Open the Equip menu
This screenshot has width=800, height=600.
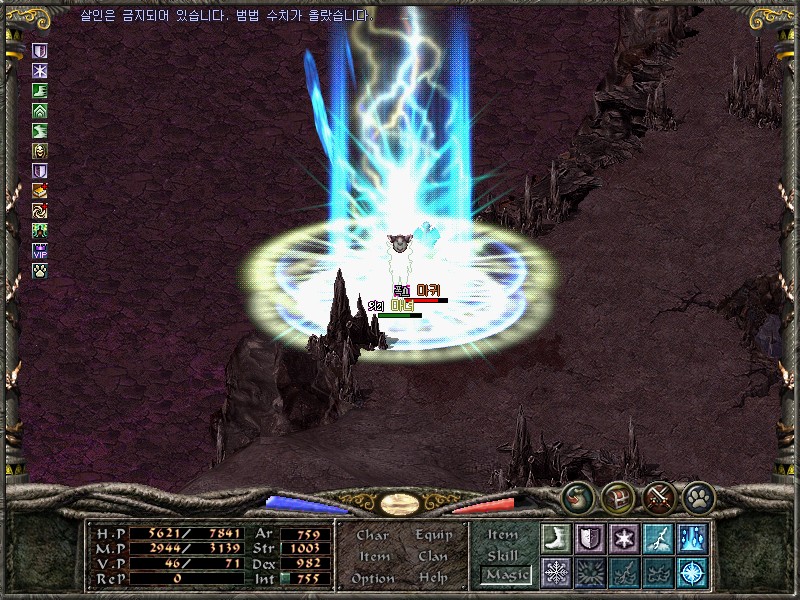(x=433, y=535)
